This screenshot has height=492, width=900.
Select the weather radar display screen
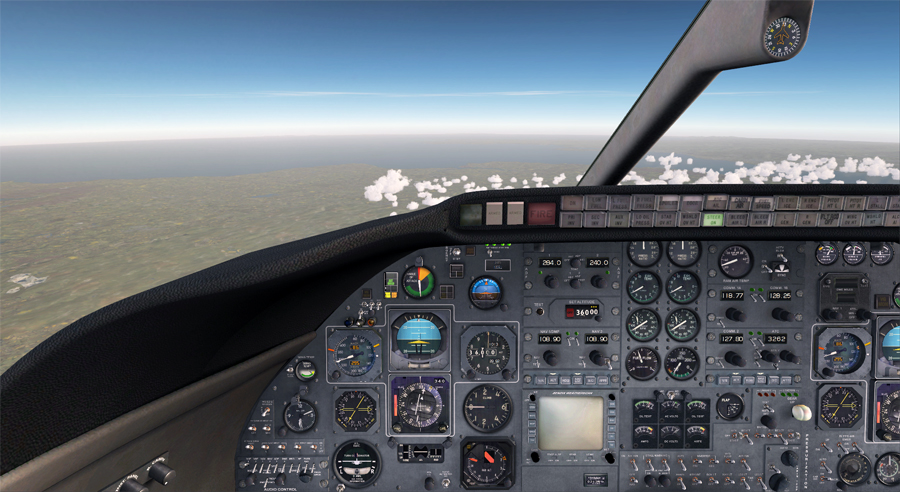coord(571,422)
